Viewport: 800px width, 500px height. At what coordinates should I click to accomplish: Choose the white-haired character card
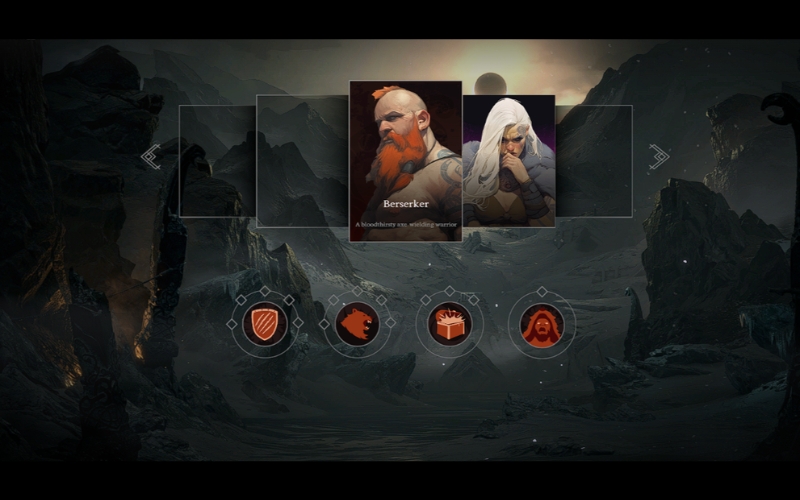point(508,160)
